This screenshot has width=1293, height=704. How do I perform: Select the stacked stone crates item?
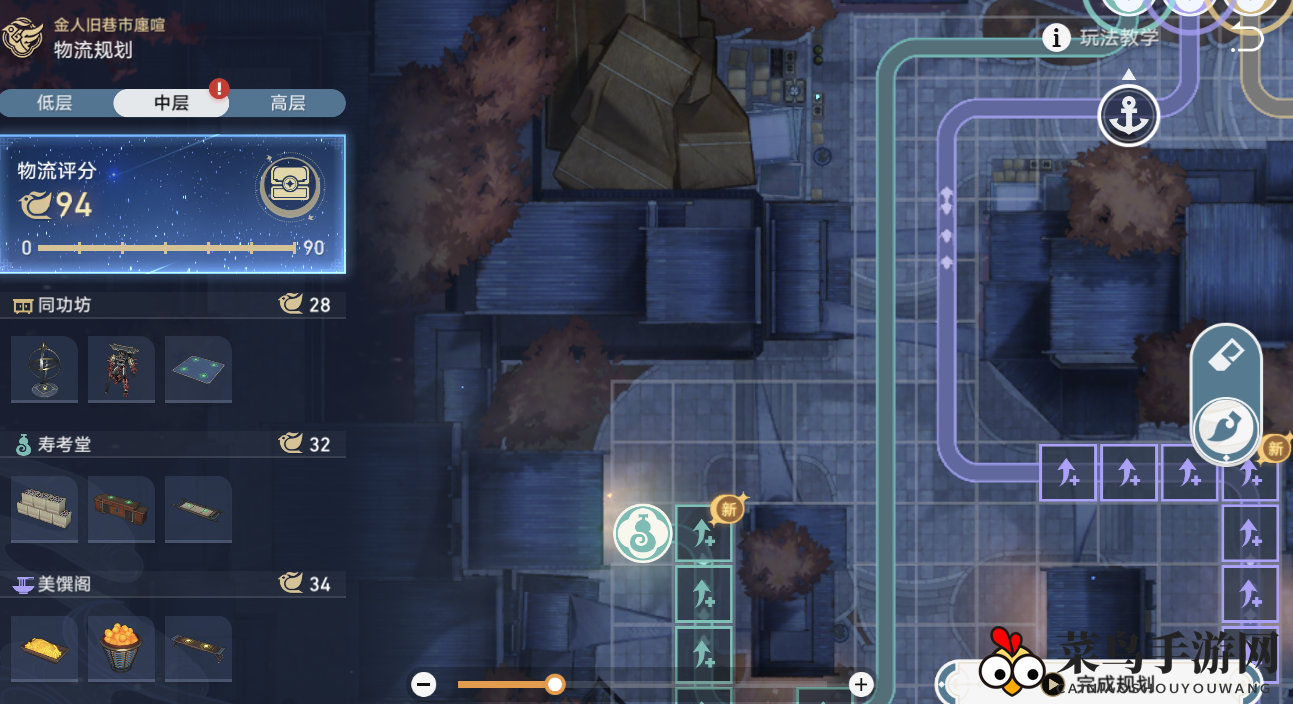43,507
